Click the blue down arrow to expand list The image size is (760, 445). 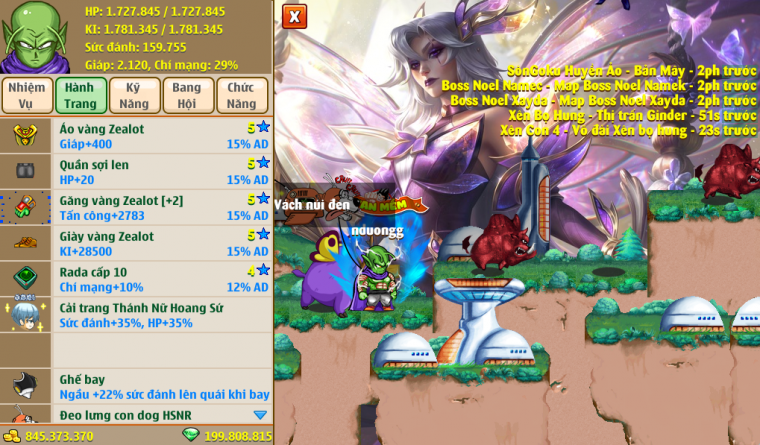pyautogui.click(x=260, y=415)
